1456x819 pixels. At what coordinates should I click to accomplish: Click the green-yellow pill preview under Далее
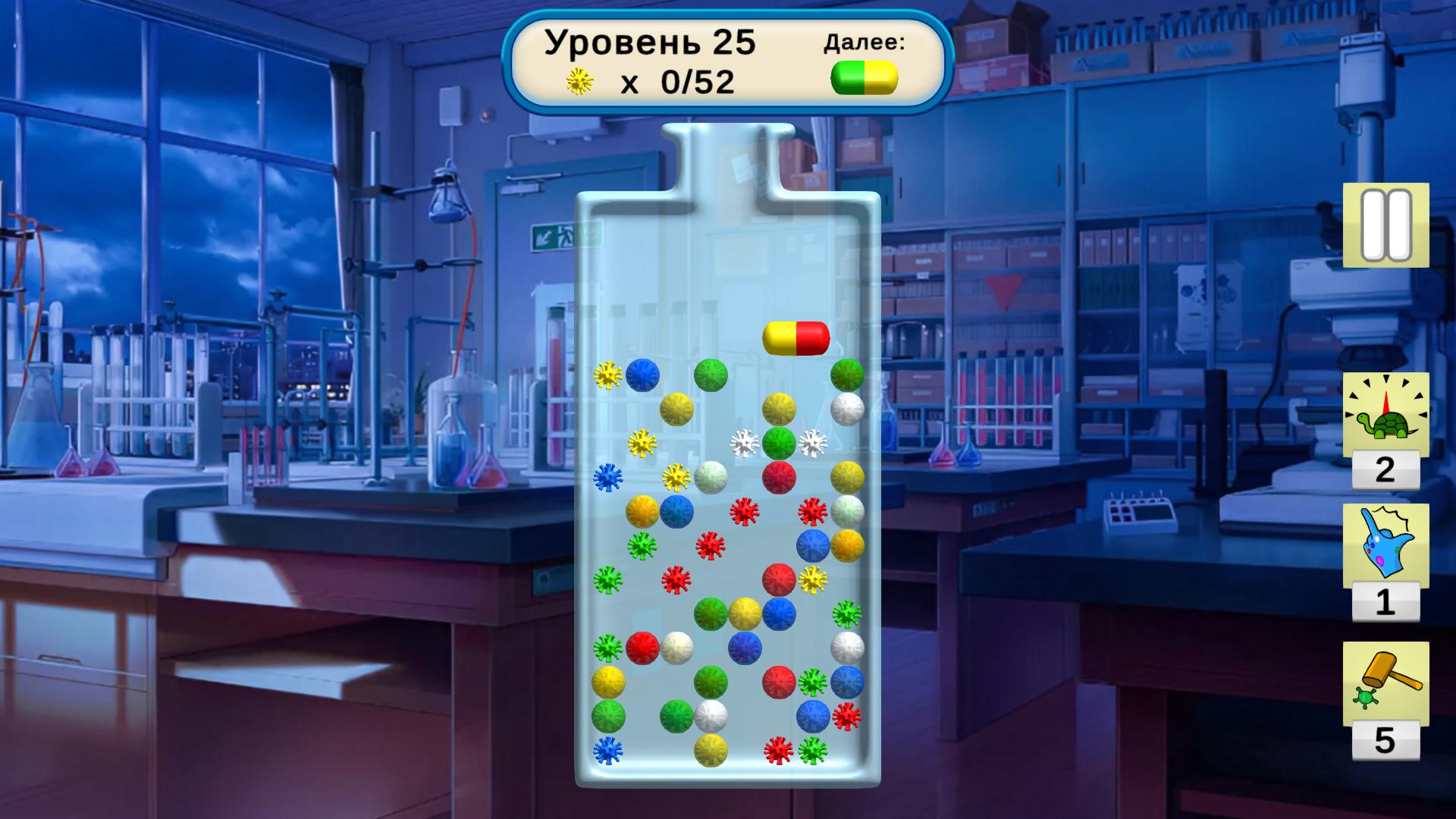coord(865,77)
